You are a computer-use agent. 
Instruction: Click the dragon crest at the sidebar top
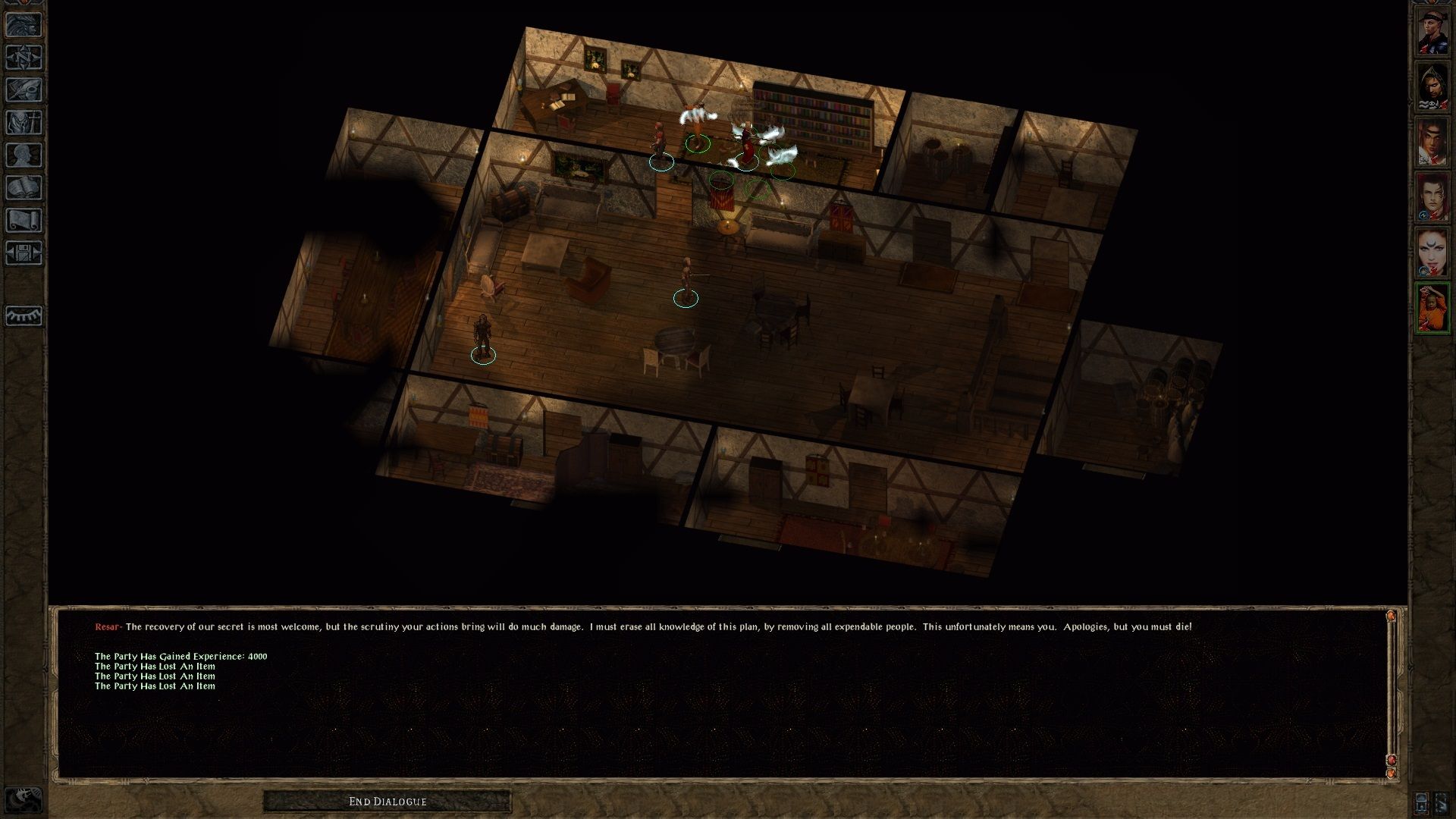click(x=25, y=24)
